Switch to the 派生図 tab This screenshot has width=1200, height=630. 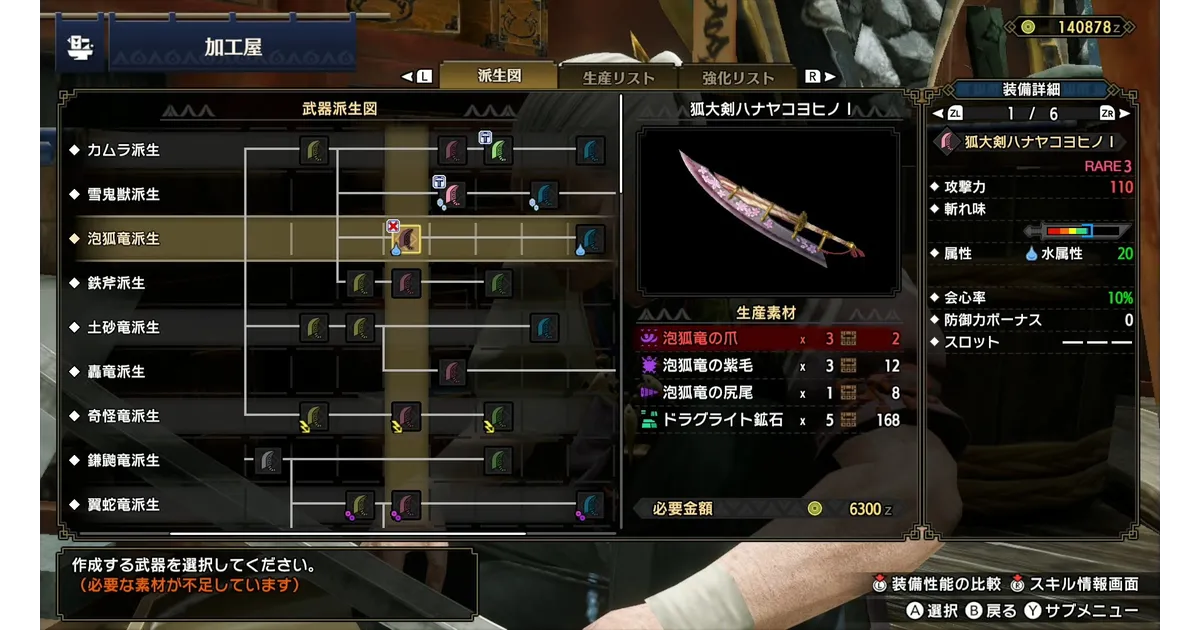coord(499,77)
